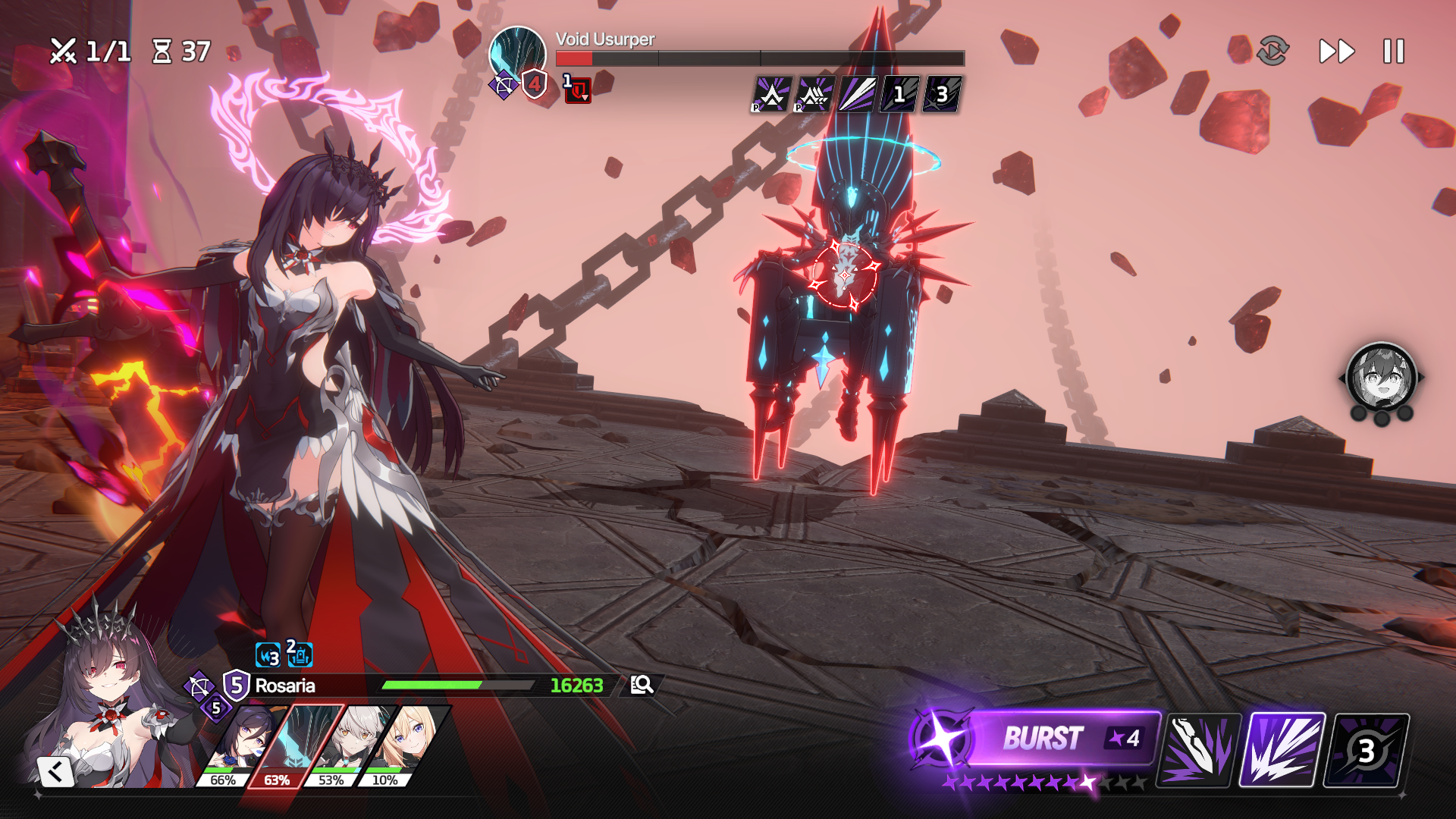This screenshot has width=1456, height=819.
Task: Toggle auto-battle with the circular arrows icon
Action: pos(1272,52)
